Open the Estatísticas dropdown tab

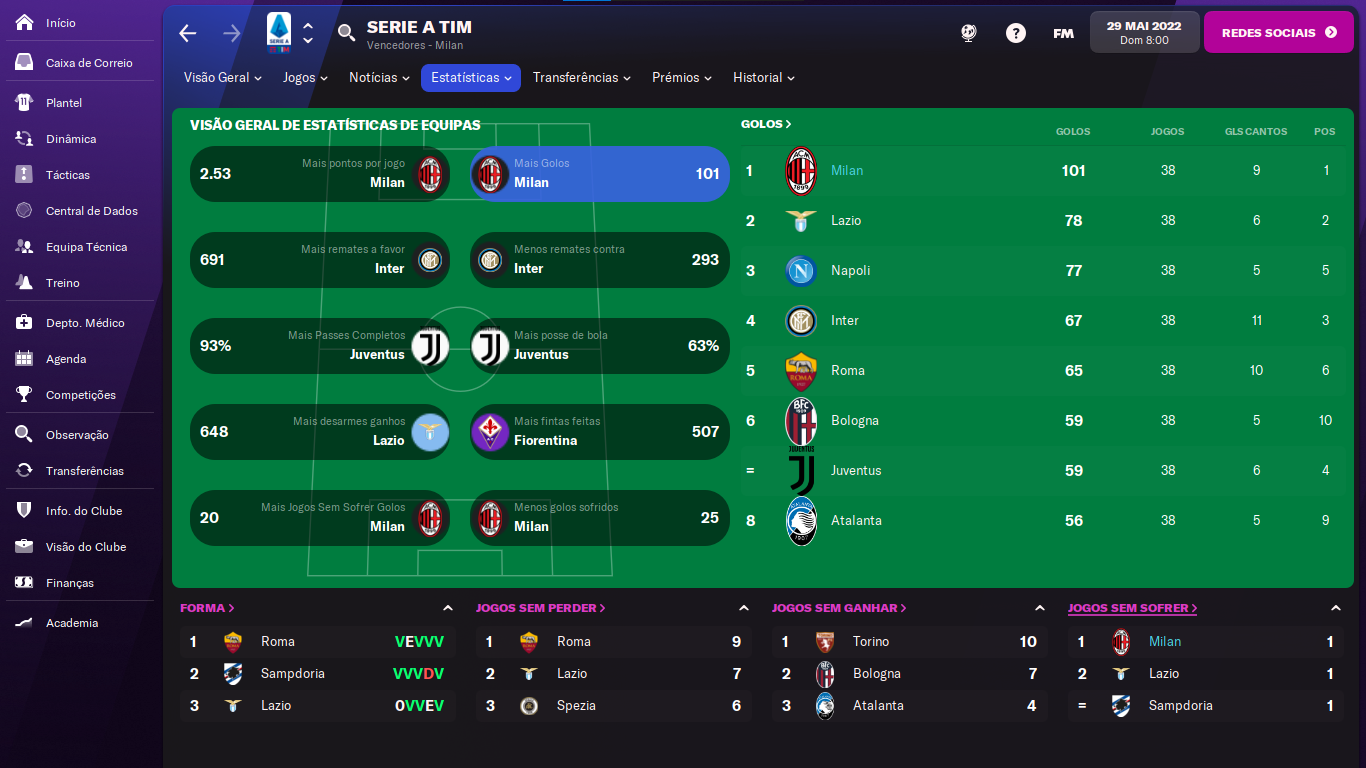tap(471, 78)
